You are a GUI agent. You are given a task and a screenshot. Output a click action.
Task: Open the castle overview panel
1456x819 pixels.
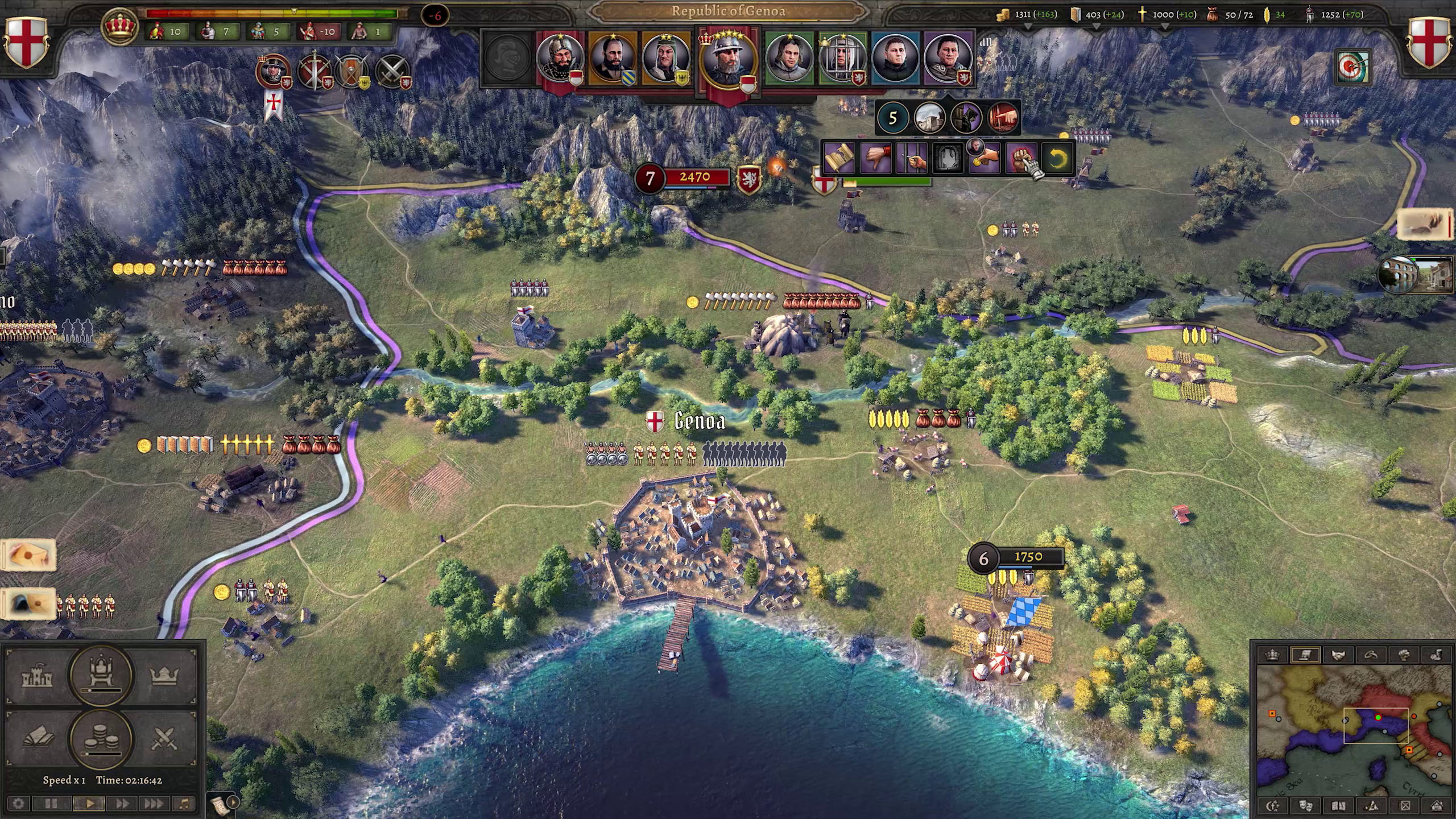38,677
